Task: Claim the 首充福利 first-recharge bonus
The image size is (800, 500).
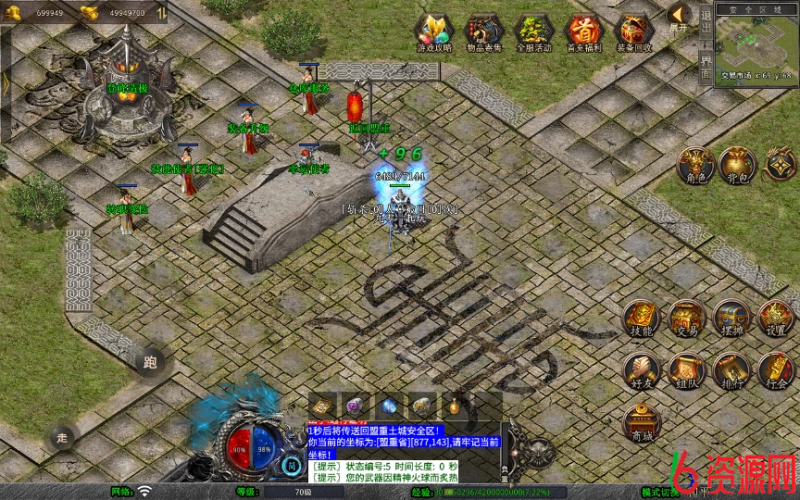Action: (583, 31)
